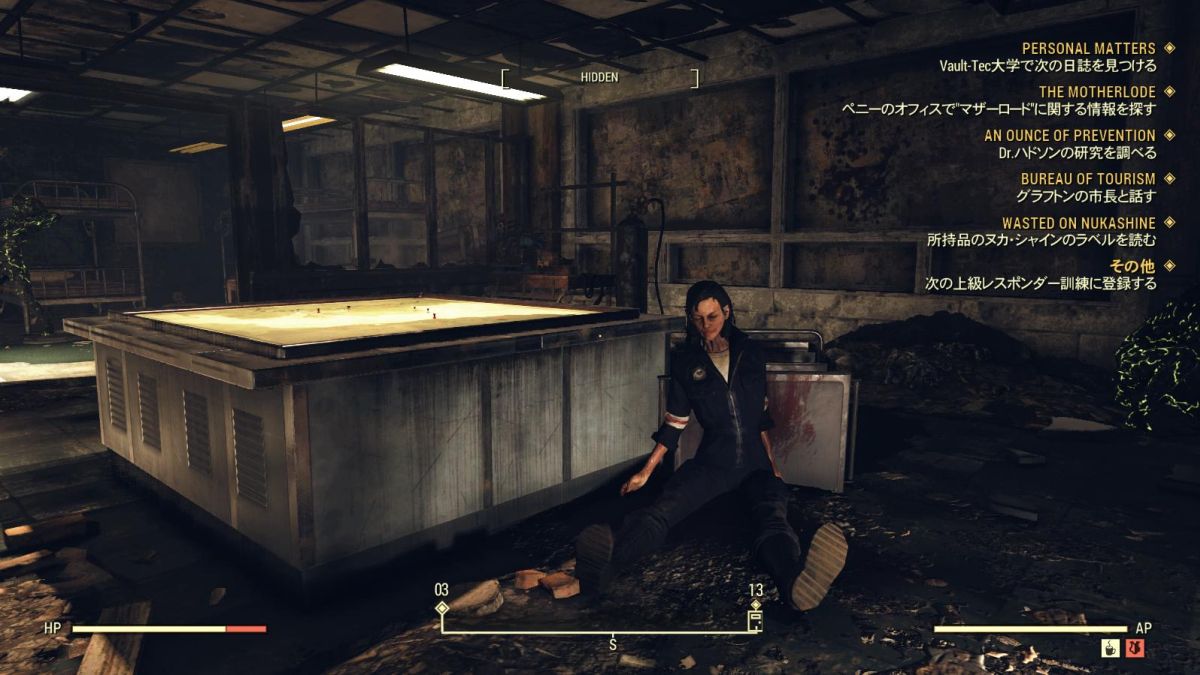Screen dimensions: 1200x675
Task: Click the compass bar at bottom center
Action: (x=598, y=631)
